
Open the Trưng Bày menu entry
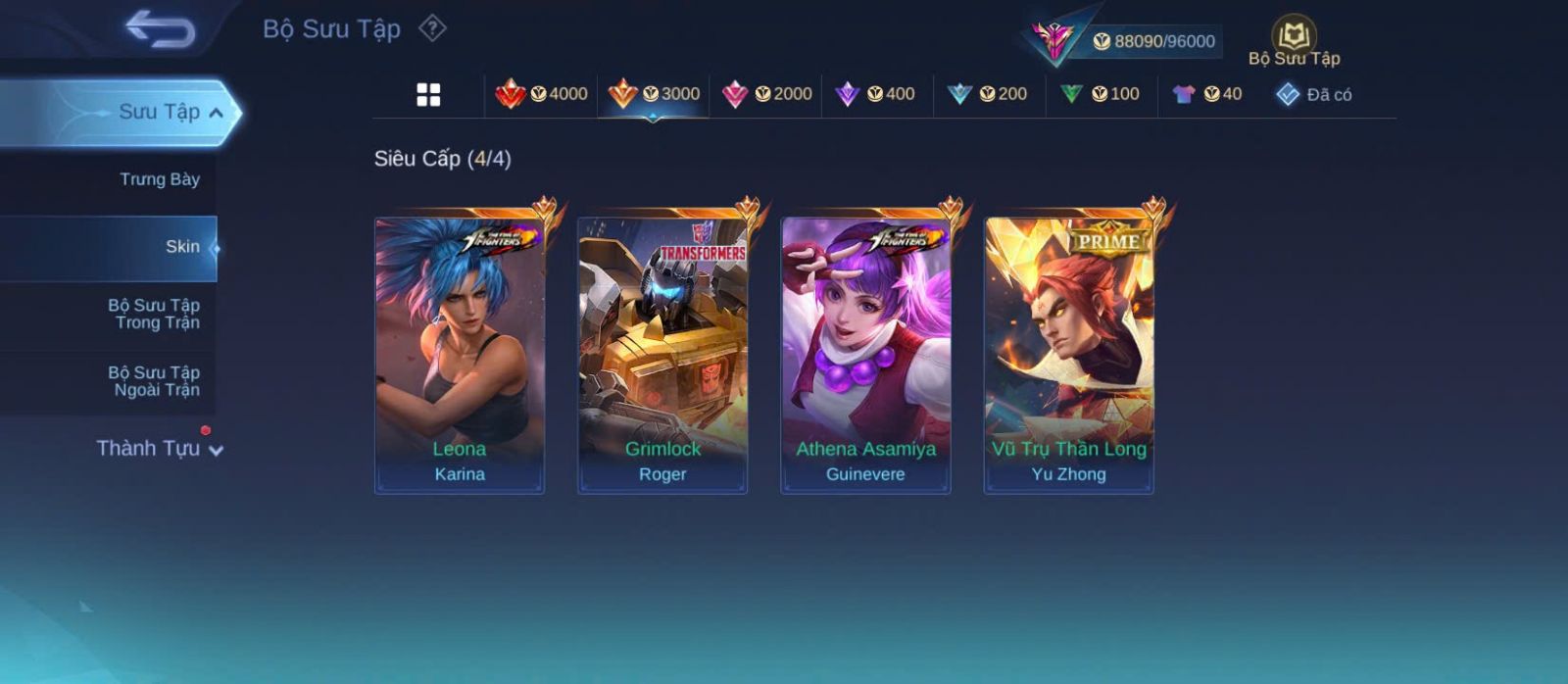pos(159,179)
